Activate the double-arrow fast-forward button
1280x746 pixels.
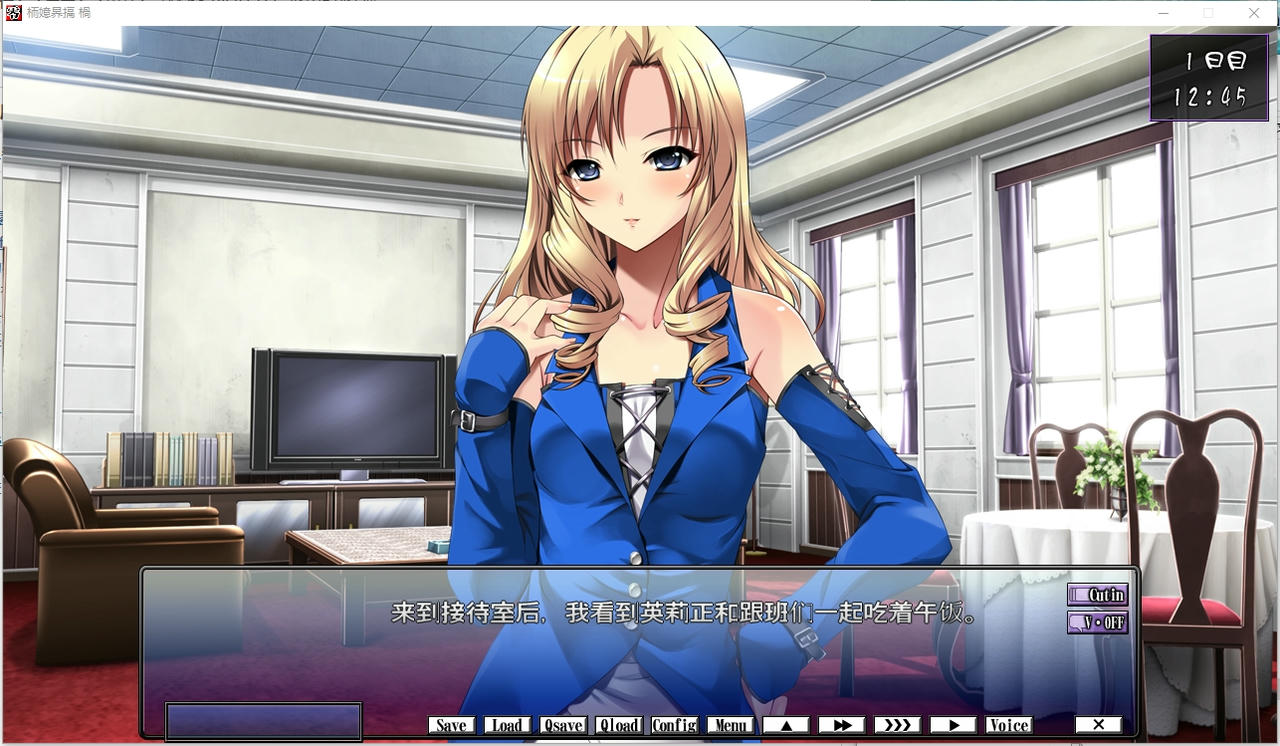point(842,725)
